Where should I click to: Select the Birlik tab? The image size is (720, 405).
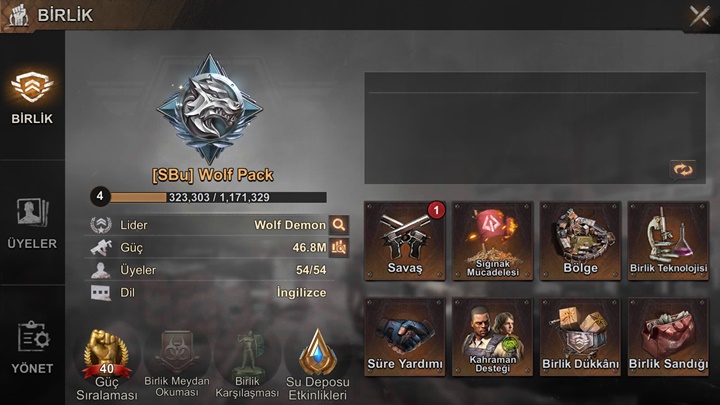[x=32, y=98]
